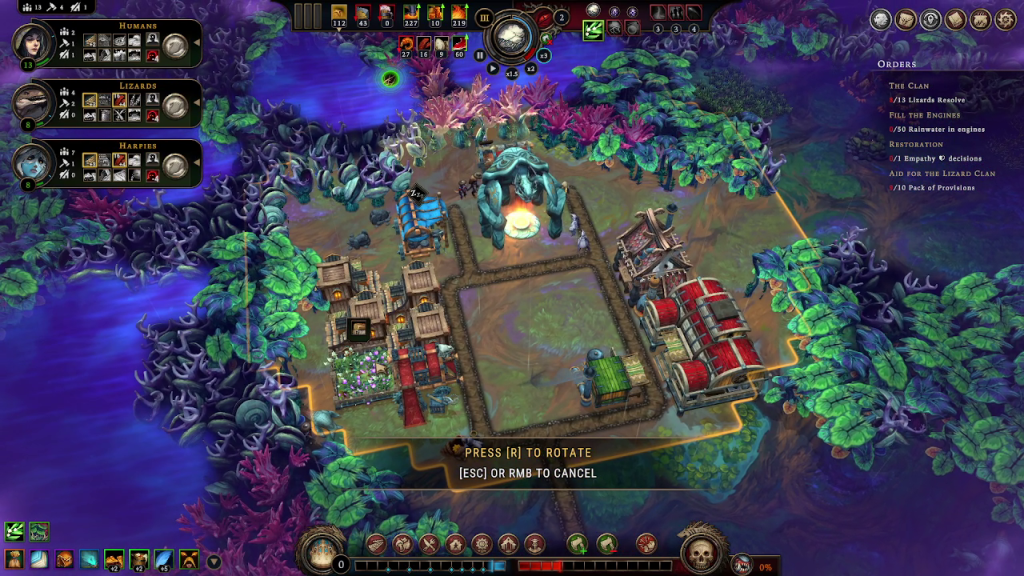Open the housing building category
The height and width of the screenshot is (576, 1024).
(454, 544)
